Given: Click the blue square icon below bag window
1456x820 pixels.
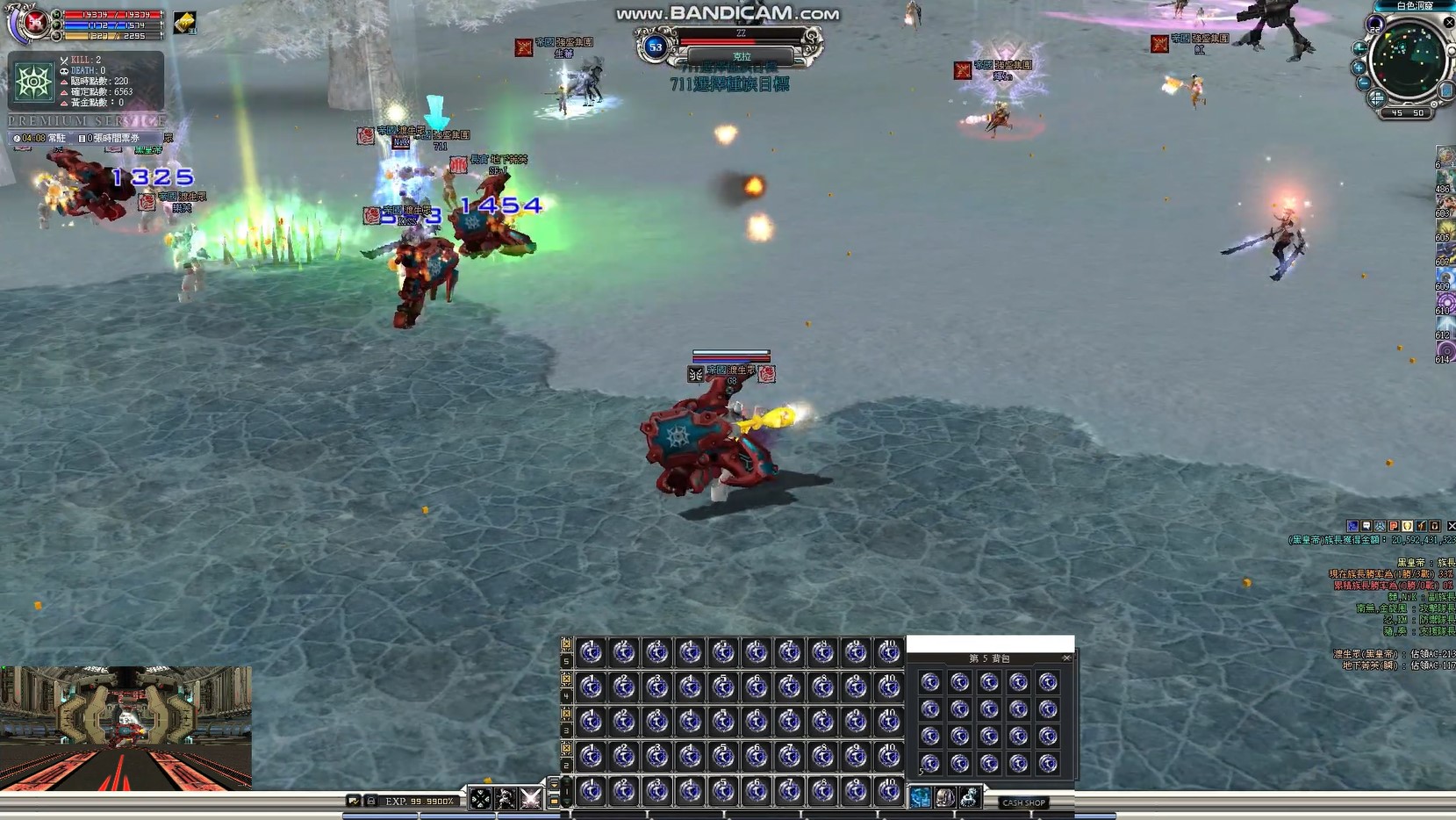Looking at the screenshot, I should pyautogui.click(x=920, y=797).
